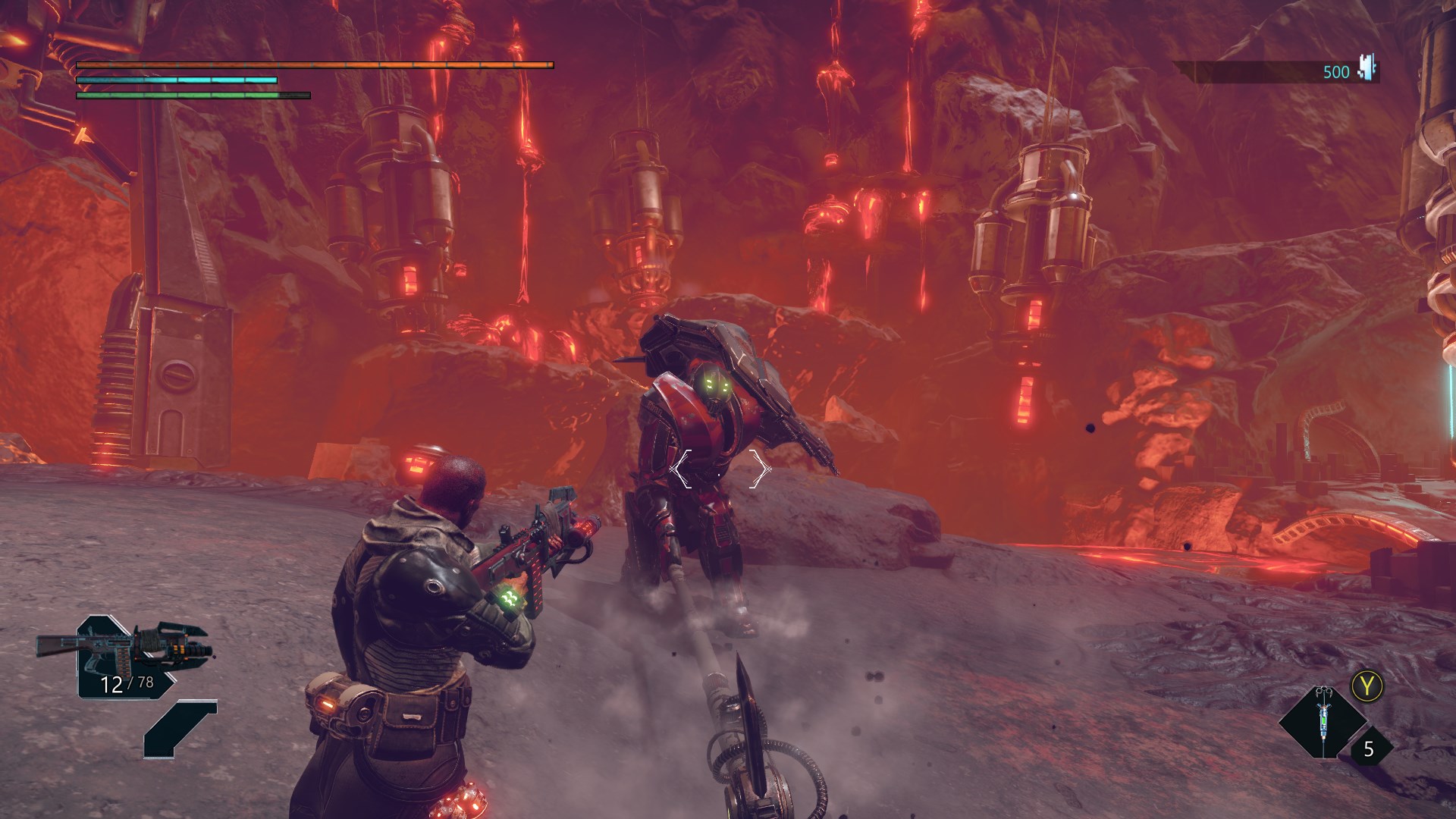Click the targeting crosshair on the automechanical
This screenshot has width=1456, height=819.
pyautogui.click(x=718, y=475)
